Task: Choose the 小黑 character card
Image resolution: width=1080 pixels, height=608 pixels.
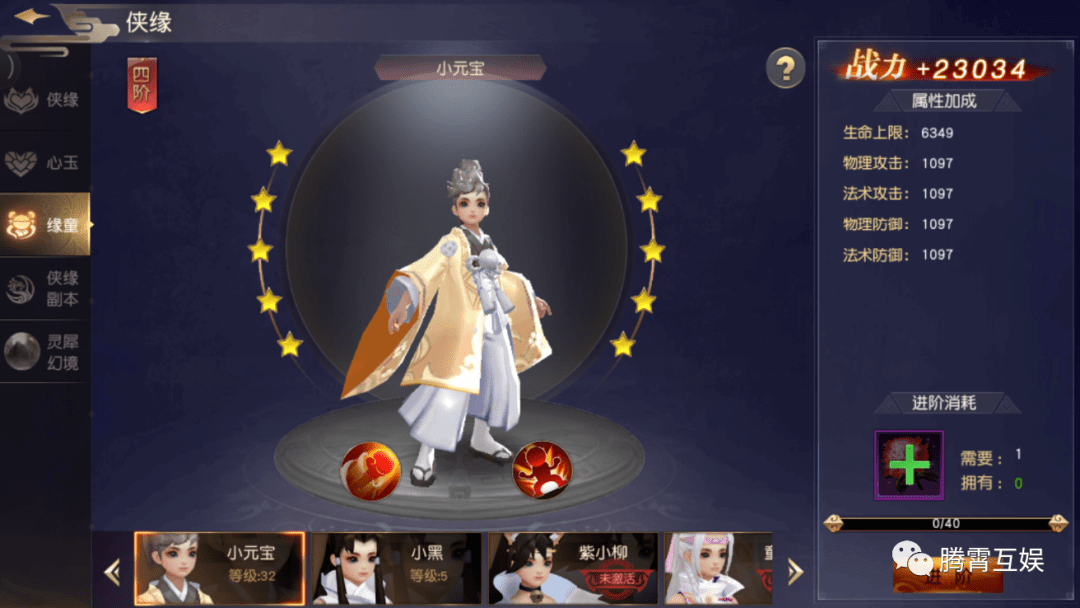Action: [x=395, y=568]
